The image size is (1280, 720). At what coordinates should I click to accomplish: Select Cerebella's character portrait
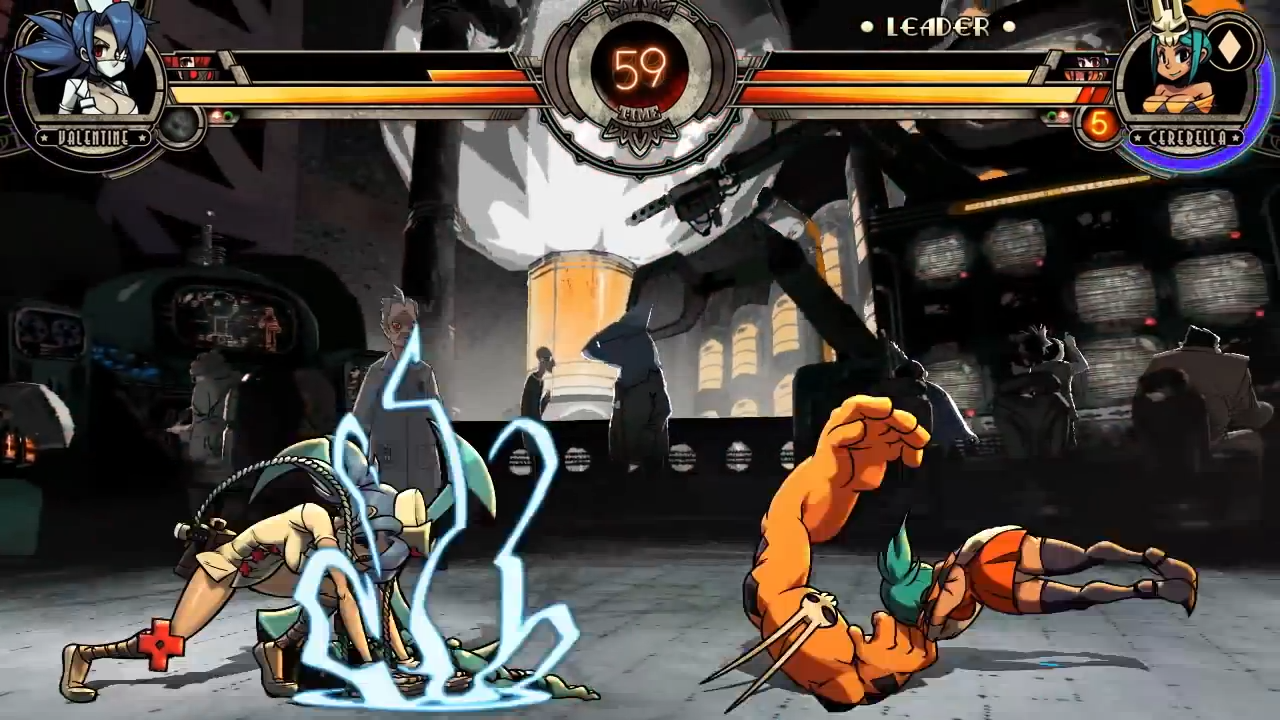[1185, 70]
